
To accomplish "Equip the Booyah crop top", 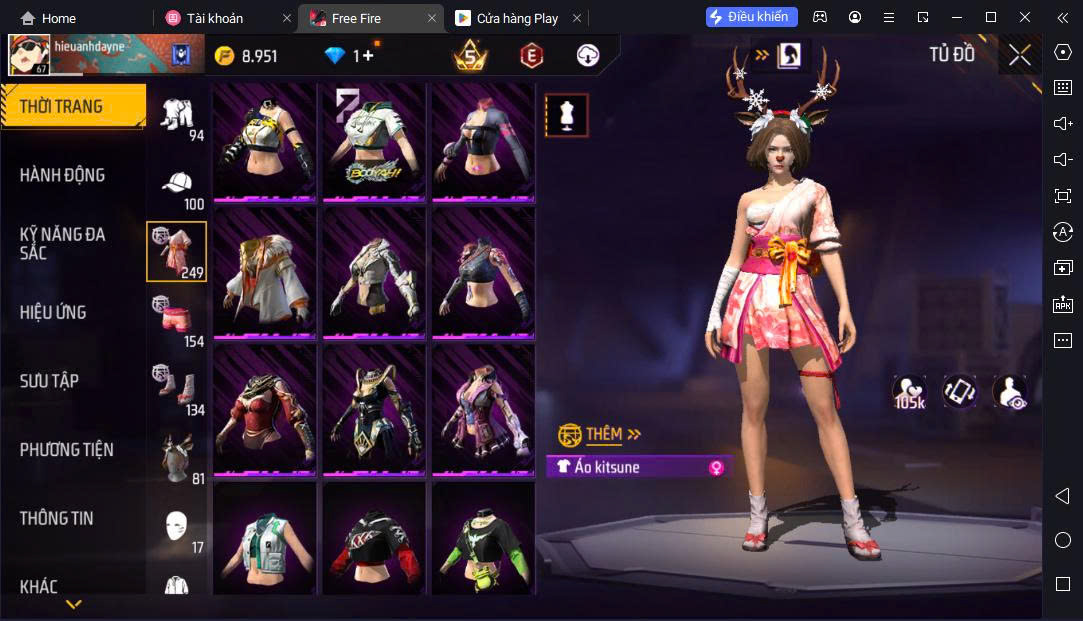I will (372, 141).
